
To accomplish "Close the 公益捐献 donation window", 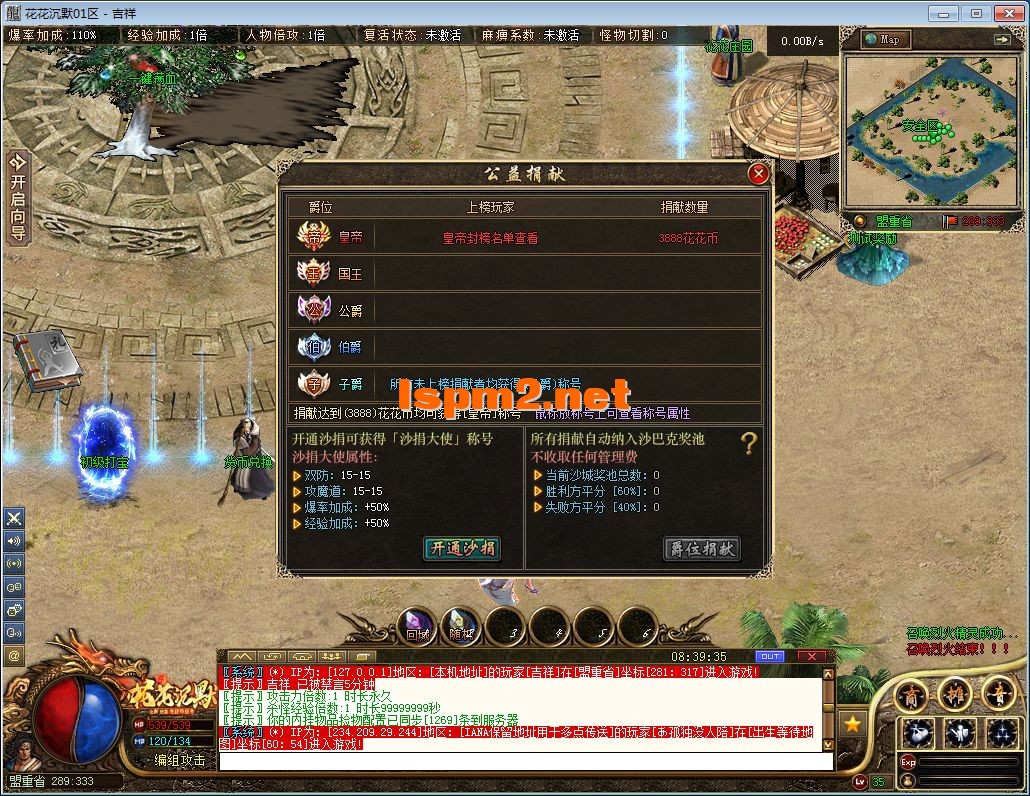I will click(759, 174).
